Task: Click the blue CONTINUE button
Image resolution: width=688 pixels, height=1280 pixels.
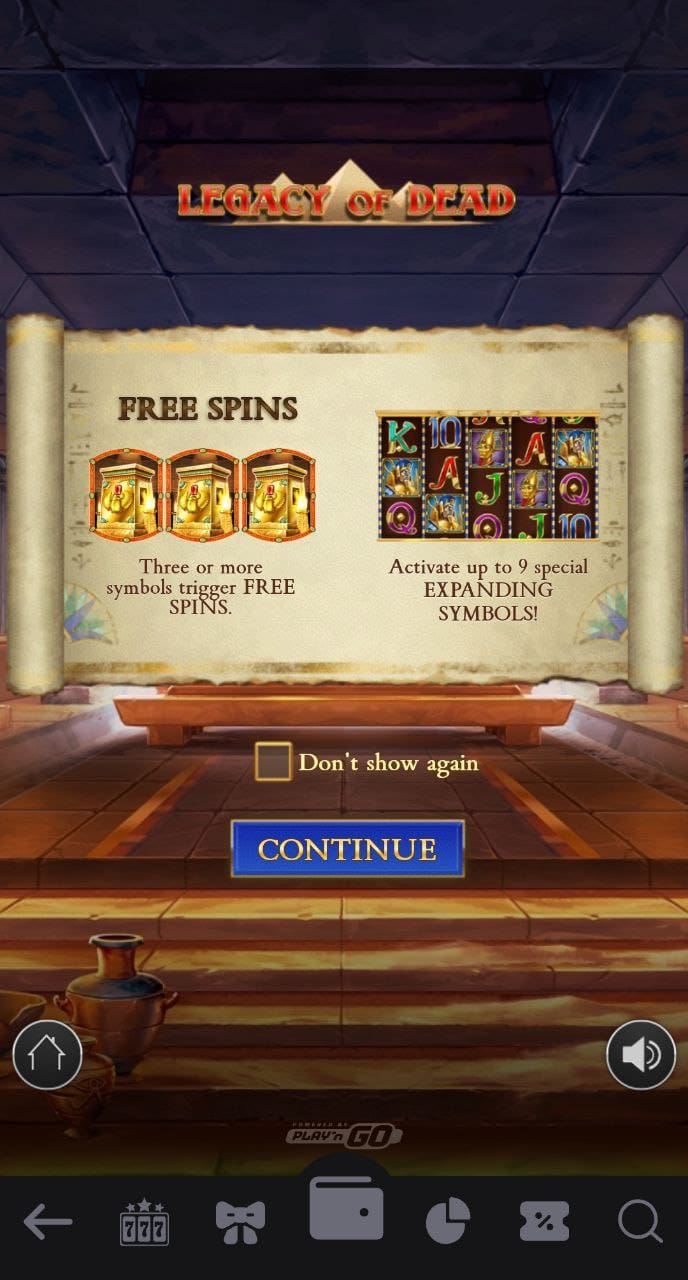Action: 347,849
